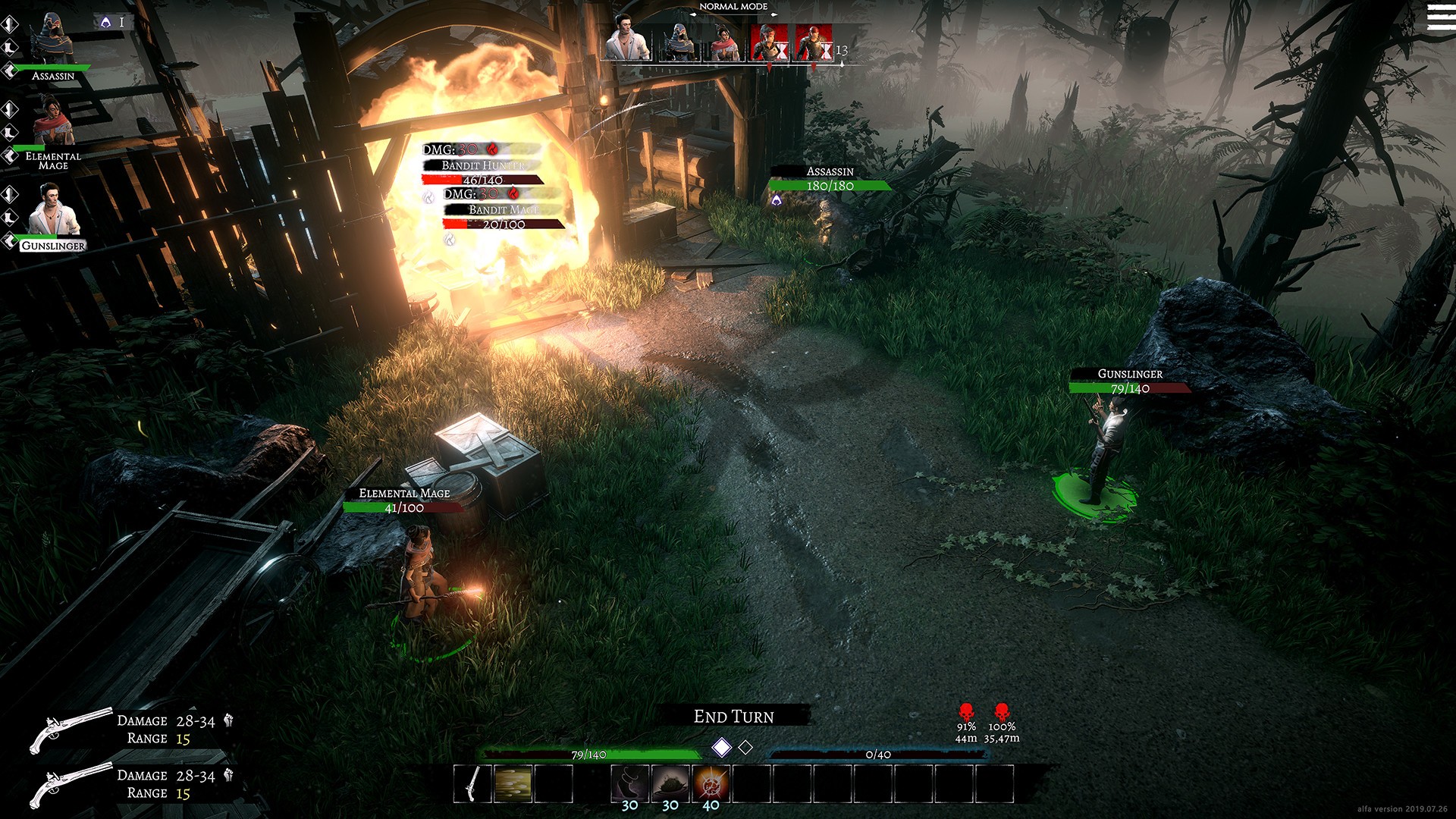
Task: Switch mode with the right arrow
Action: pos(775,13)
